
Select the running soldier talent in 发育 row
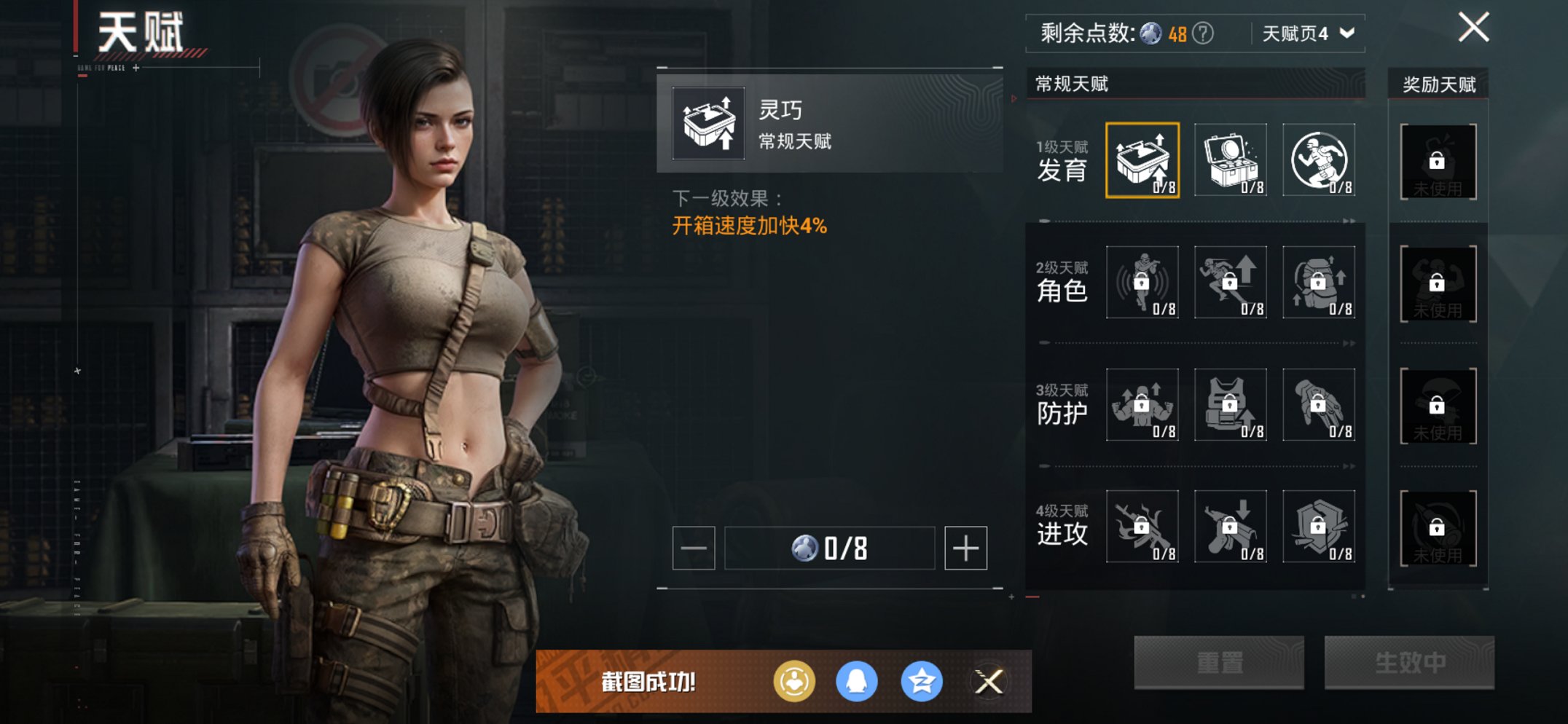[x=1317, y=159]
